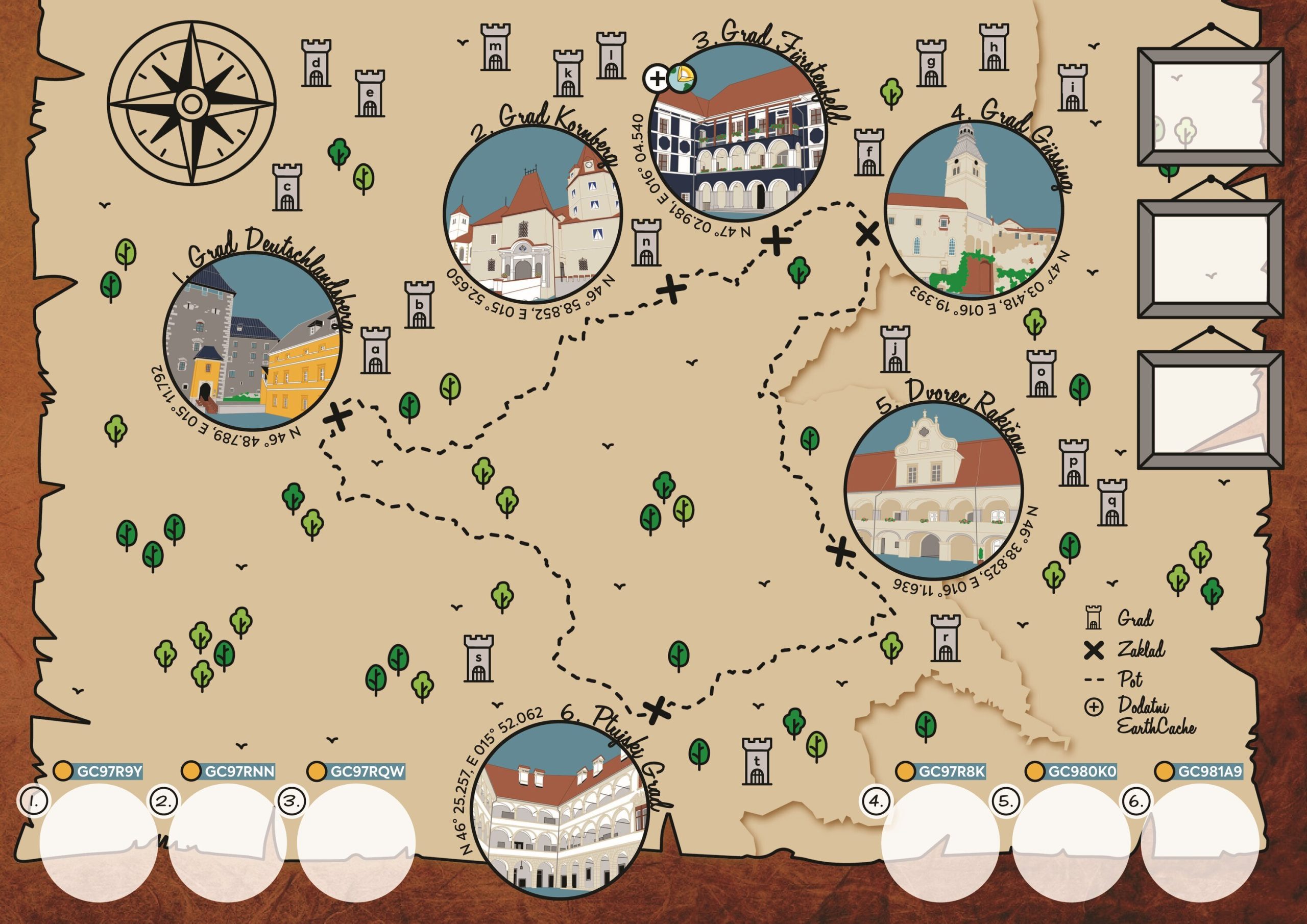The image size is (1307, 924).
Task: Select the tower marker labeled j
Action: click(x=895, y=349)
